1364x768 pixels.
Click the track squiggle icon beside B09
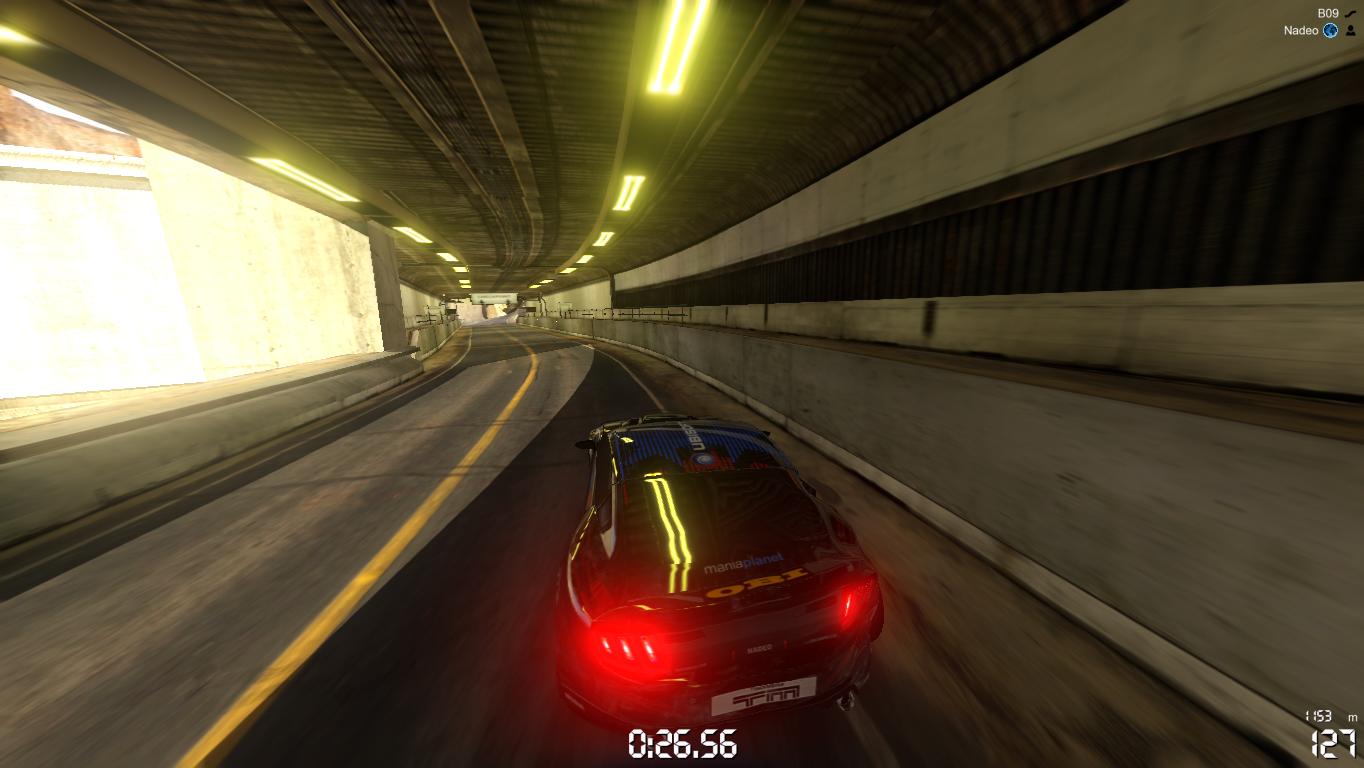[1351, 13]
